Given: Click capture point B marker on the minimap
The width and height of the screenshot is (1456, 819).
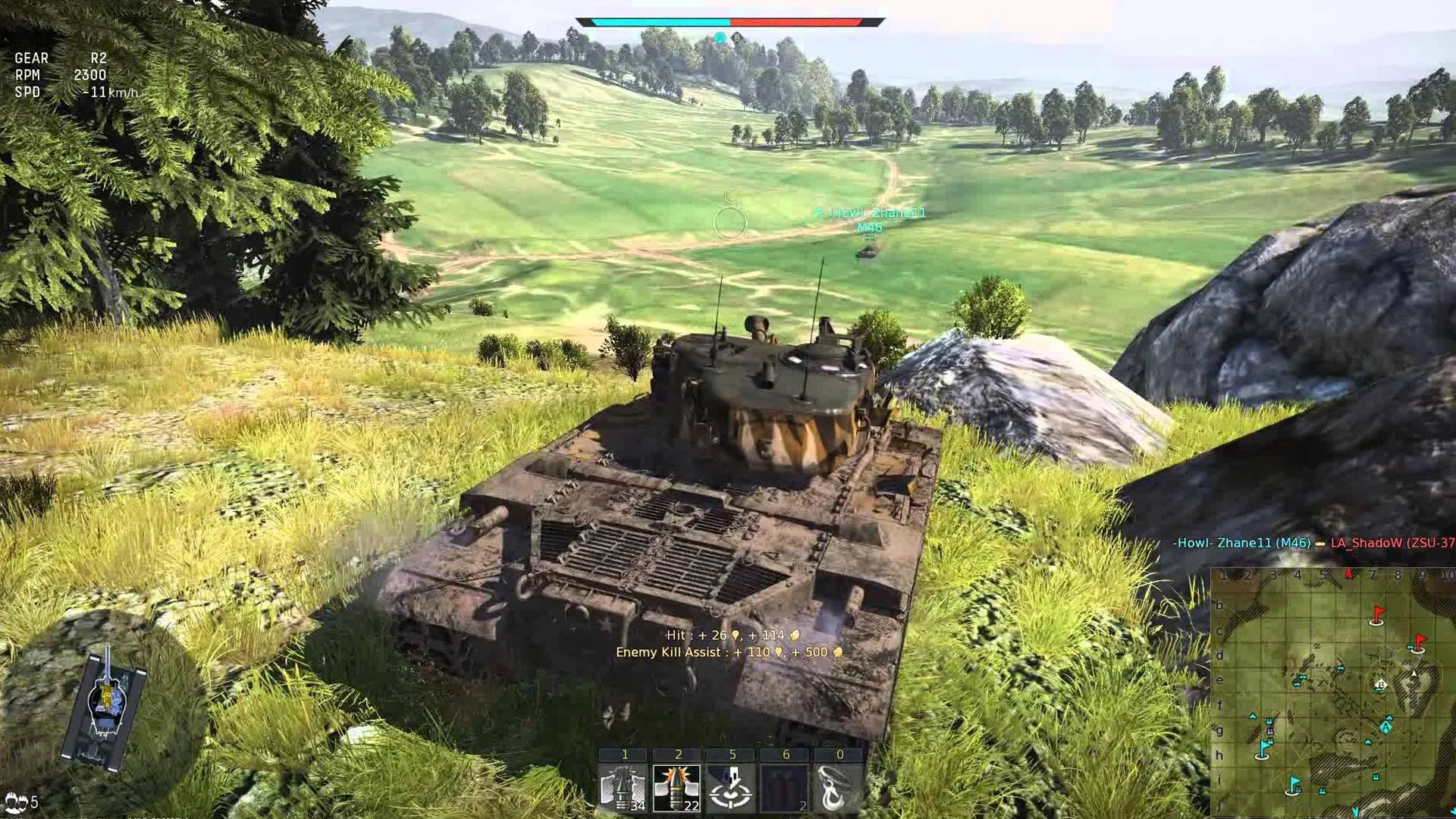Looking at the screenshot, I should pyautogui.click(x=1380, y=684).
